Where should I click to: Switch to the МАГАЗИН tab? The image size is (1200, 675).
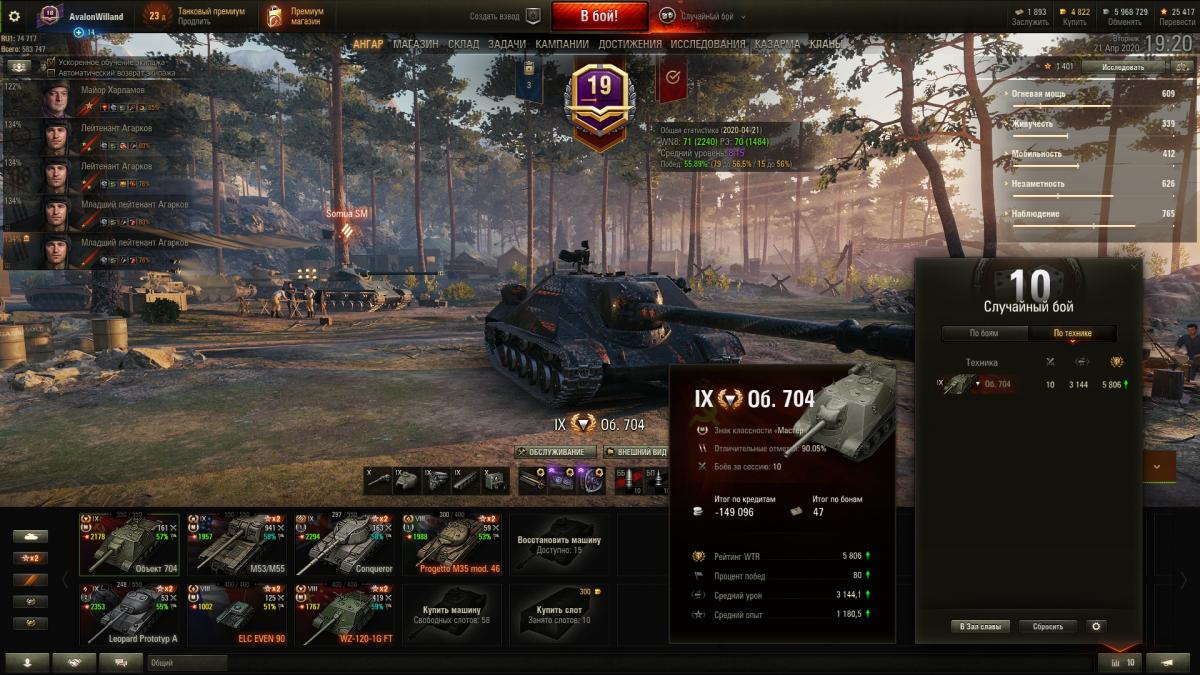tap(415, 44)
